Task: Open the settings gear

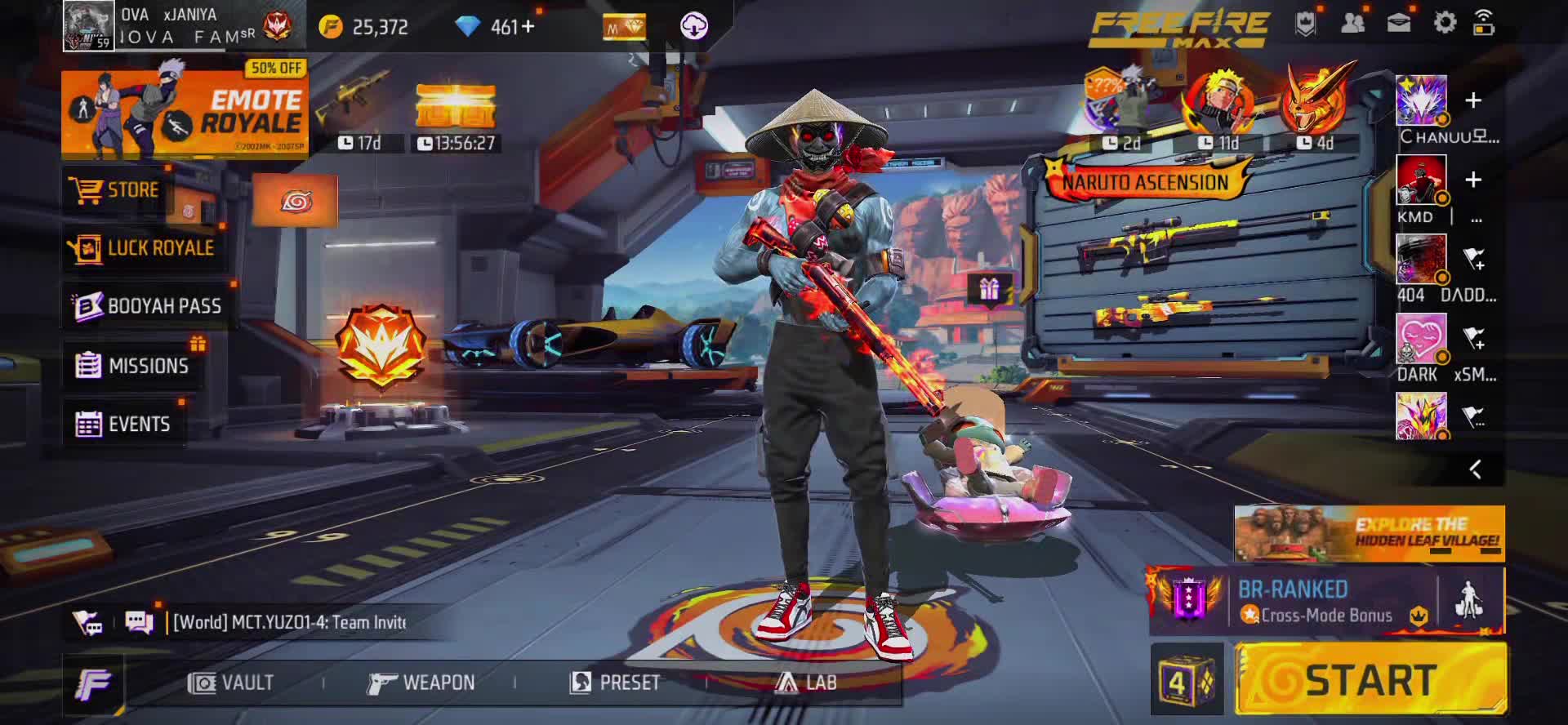Action: (x=1445, y=23)
